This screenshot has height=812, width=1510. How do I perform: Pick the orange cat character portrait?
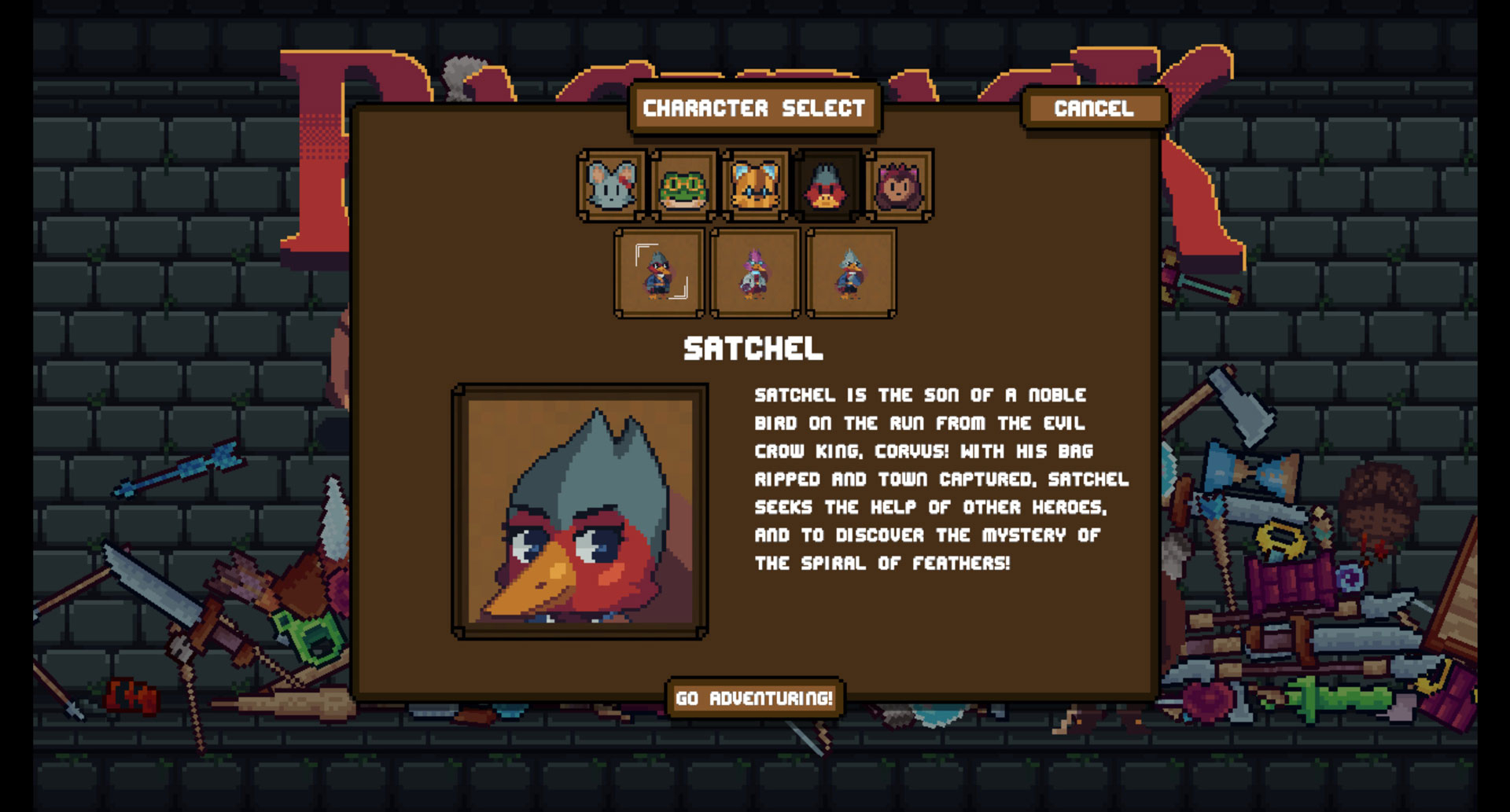pyautogui.click(x=755, y=186)
